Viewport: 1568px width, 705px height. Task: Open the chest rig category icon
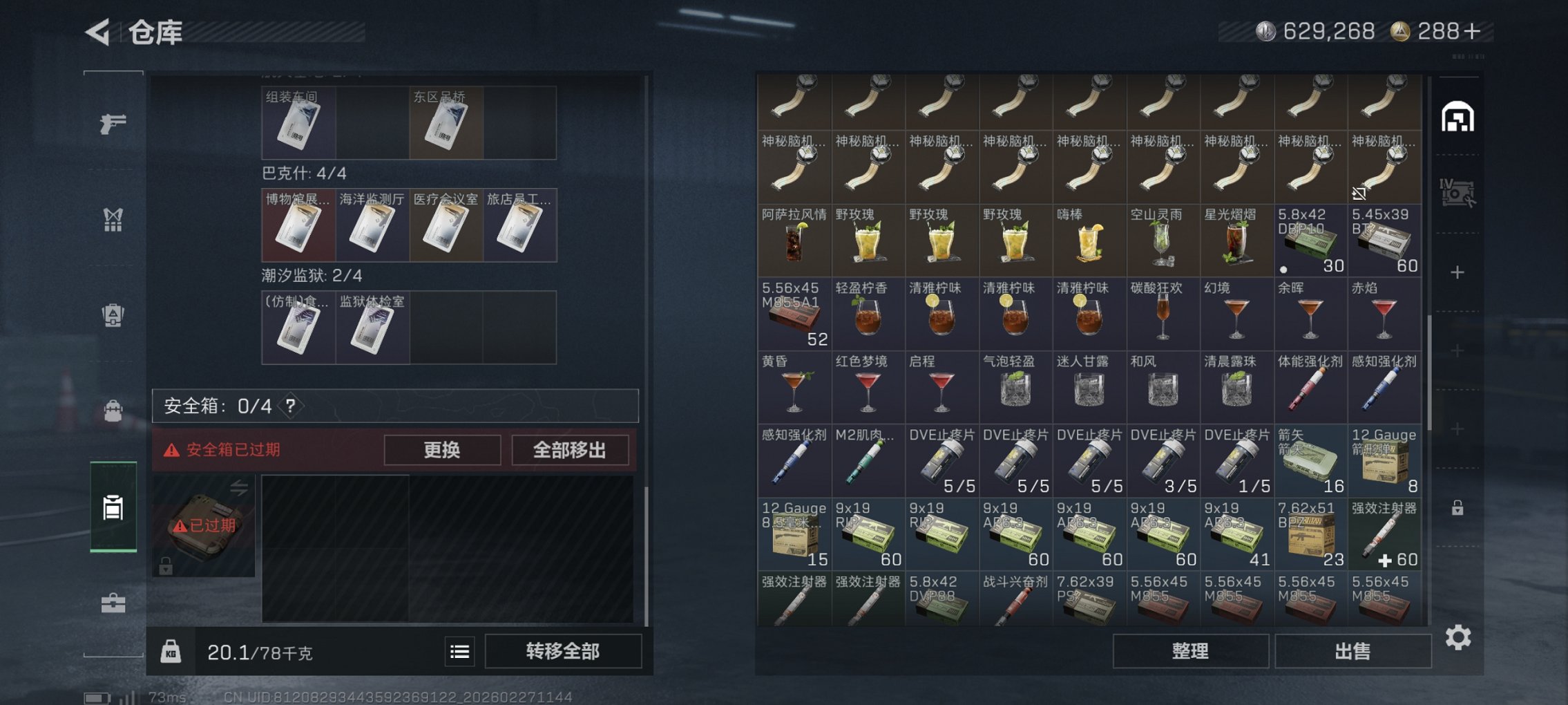[x=113, y=220]
